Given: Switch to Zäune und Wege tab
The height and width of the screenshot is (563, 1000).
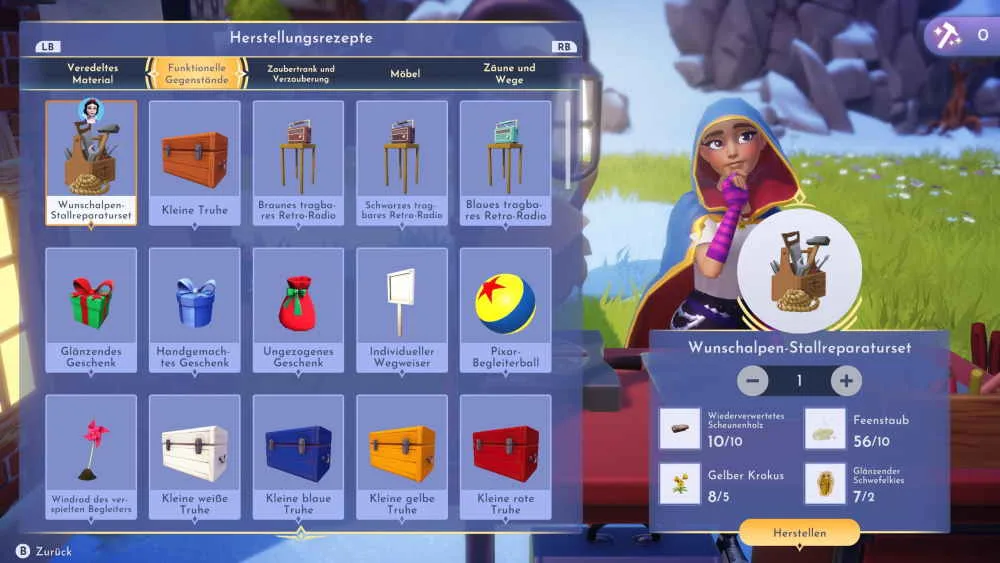Looking at the screenshot, I should (509, 73).
